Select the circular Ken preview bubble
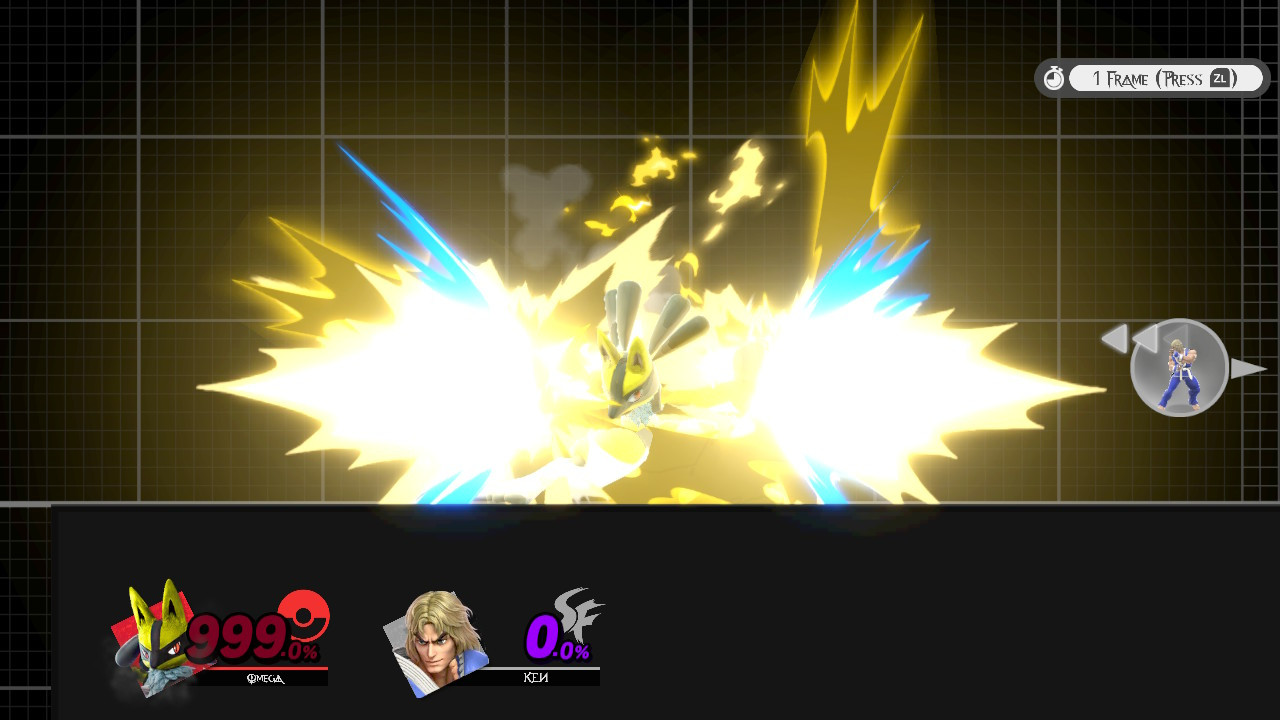1280x720 pixels. [1179, 369]
